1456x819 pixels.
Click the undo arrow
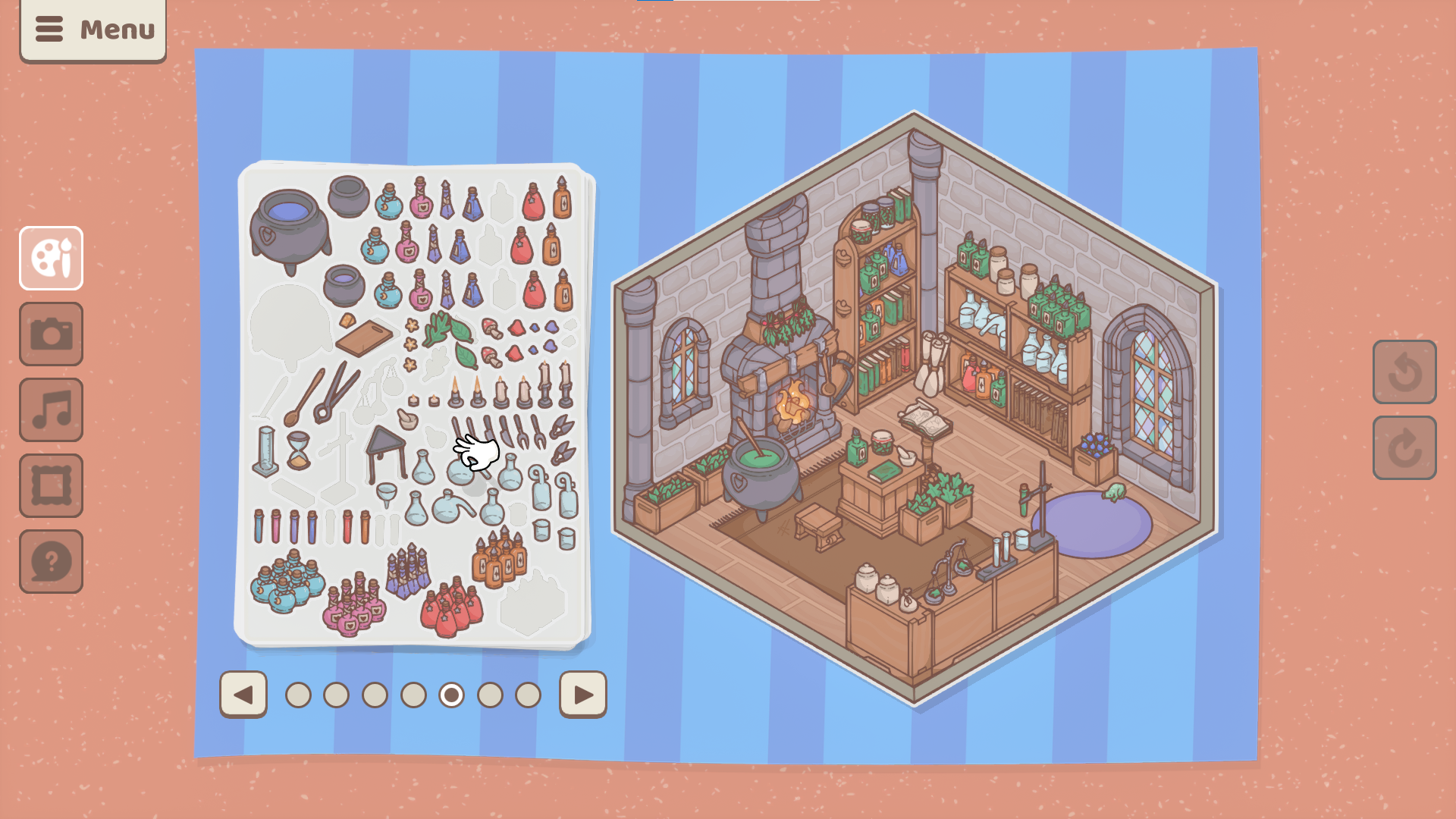(1404, 373)
